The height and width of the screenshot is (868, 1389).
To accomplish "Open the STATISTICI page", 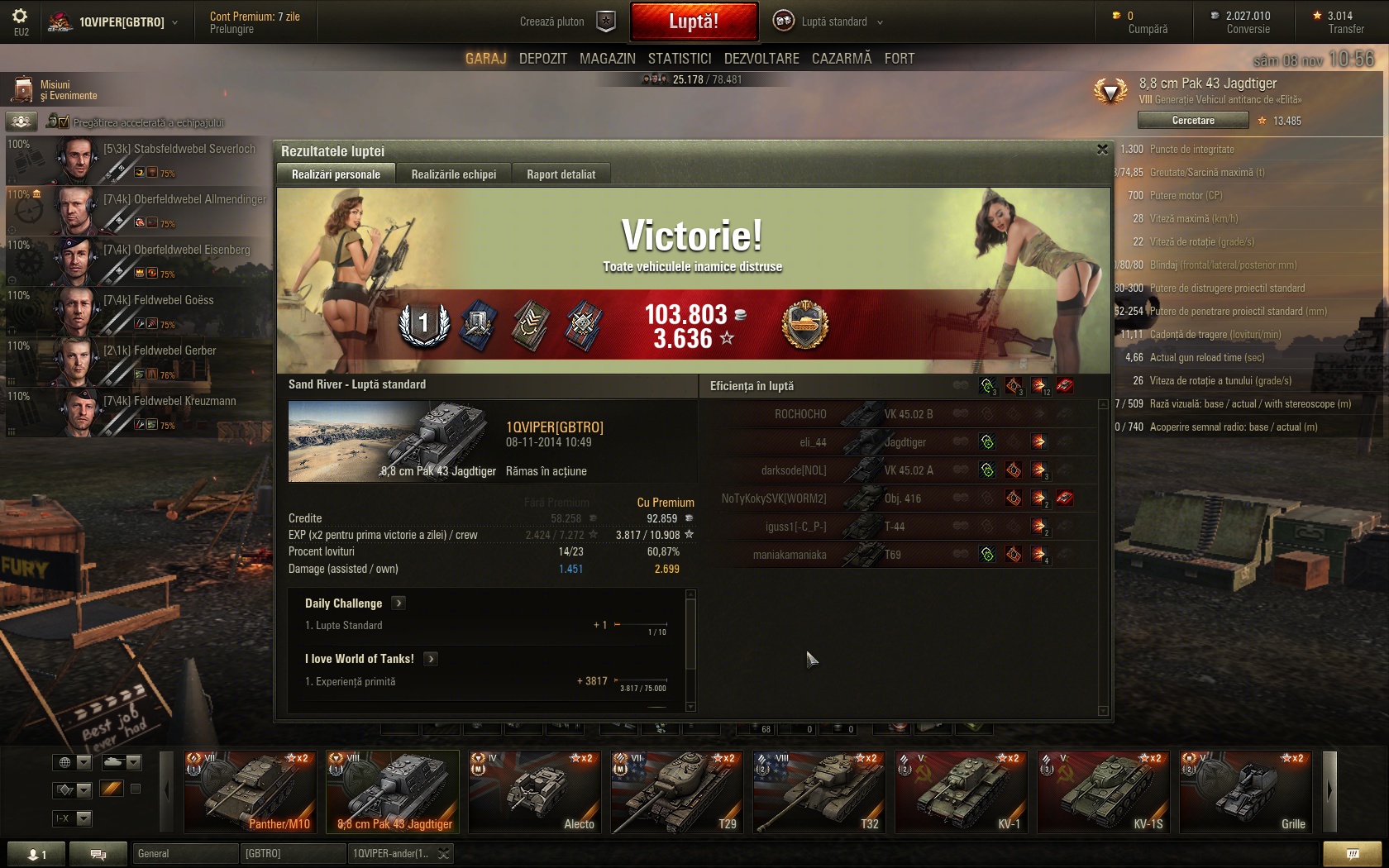I will click(x=680, y=59).
